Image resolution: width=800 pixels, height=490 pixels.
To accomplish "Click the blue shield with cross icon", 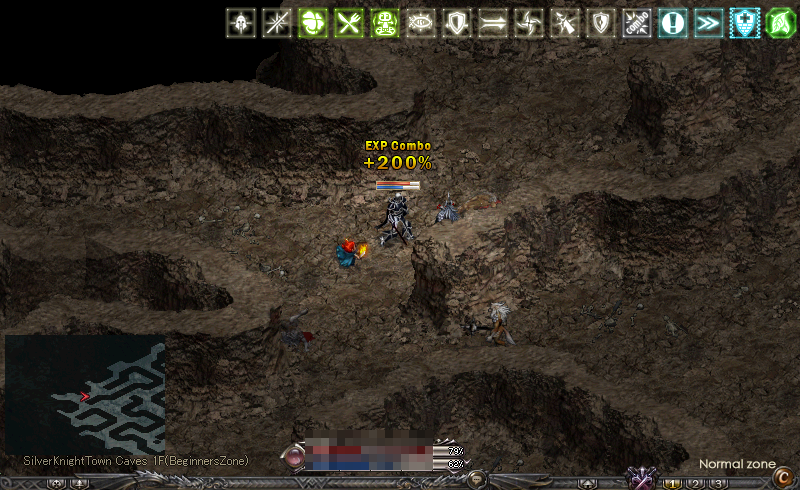I will click(745, 23).
